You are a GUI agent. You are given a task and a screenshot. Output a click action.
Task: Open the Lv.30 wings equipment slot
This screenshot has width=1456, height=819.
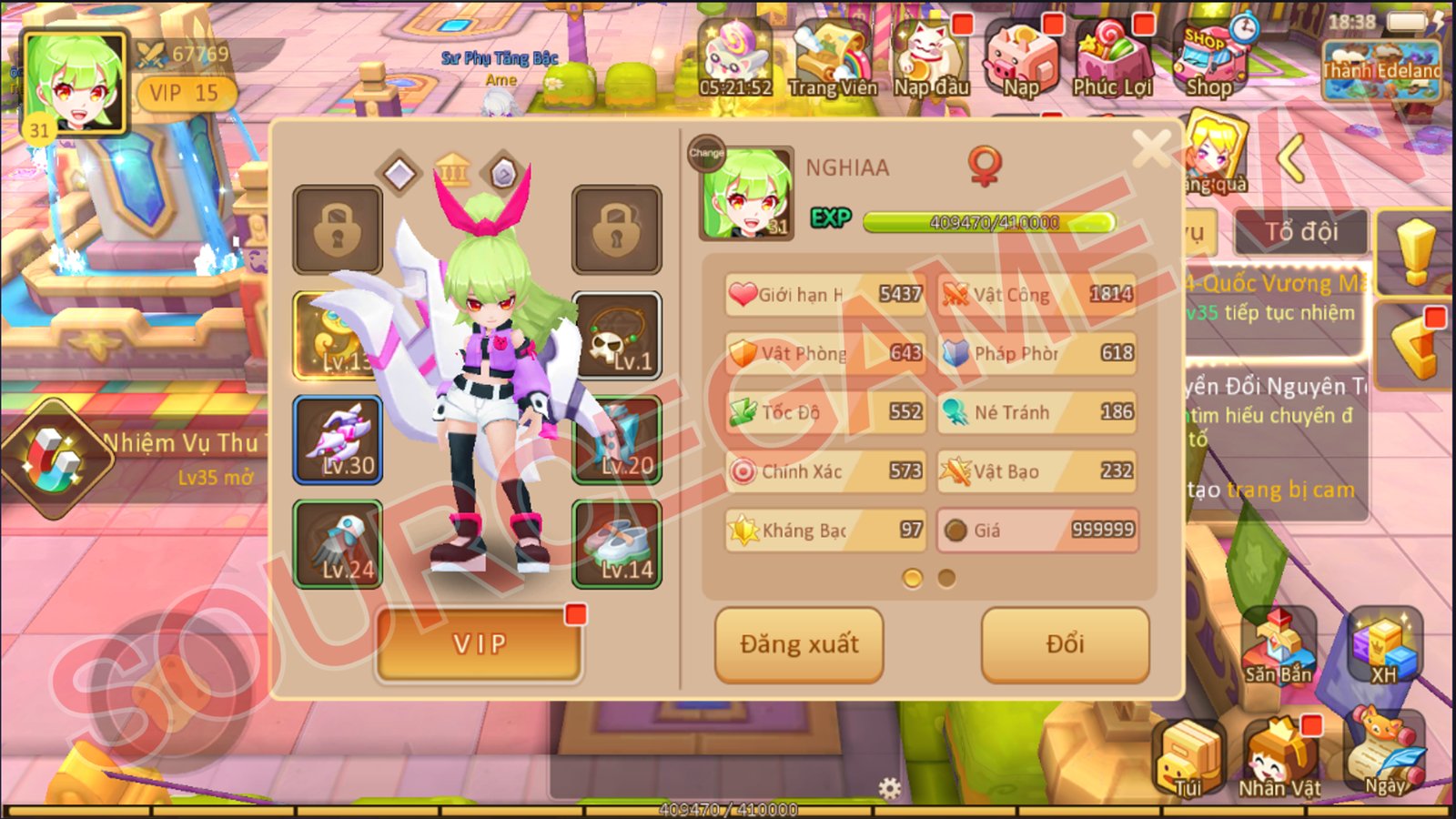[x=338, y=440]
